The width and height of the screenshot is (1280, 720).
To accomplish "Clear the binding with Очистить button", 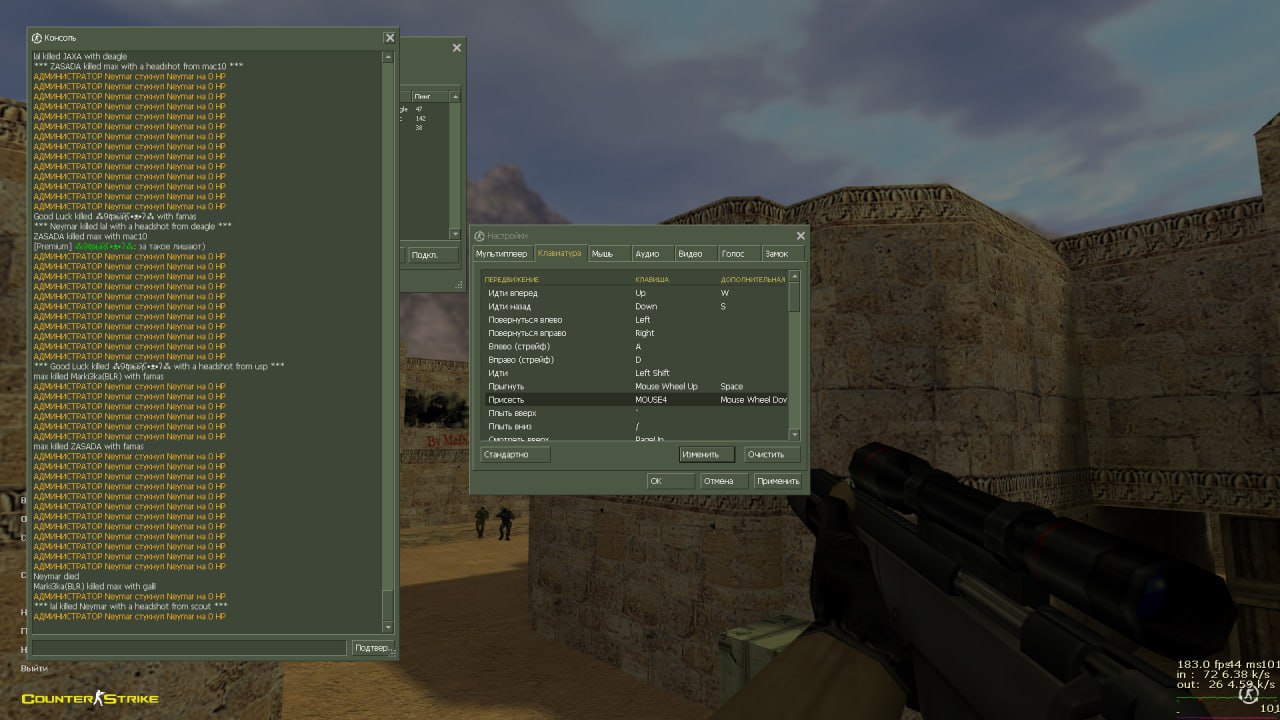I will pyautogui.click(x=772, y=454).
